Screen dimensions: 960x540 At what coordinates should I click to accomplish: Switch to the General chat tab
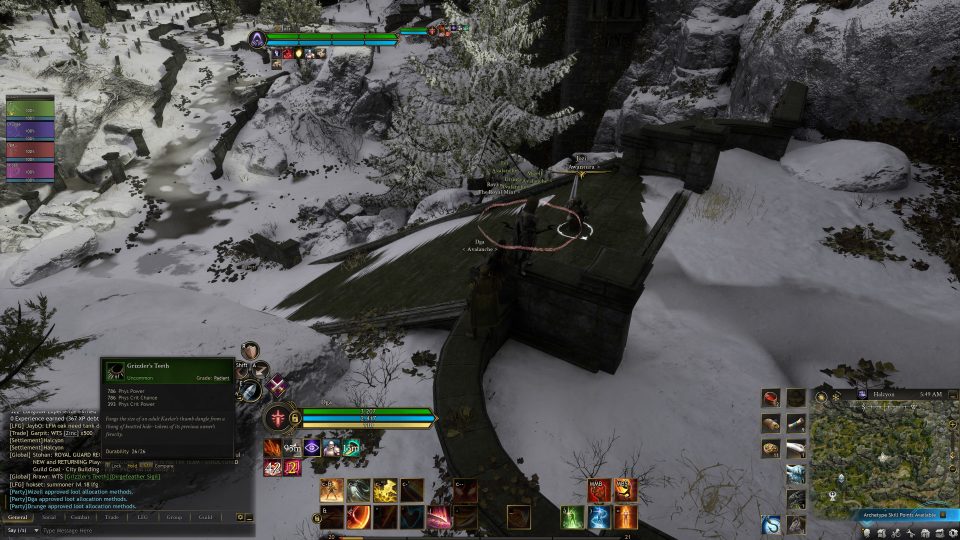pyautogui.click(x=18, y=517)
